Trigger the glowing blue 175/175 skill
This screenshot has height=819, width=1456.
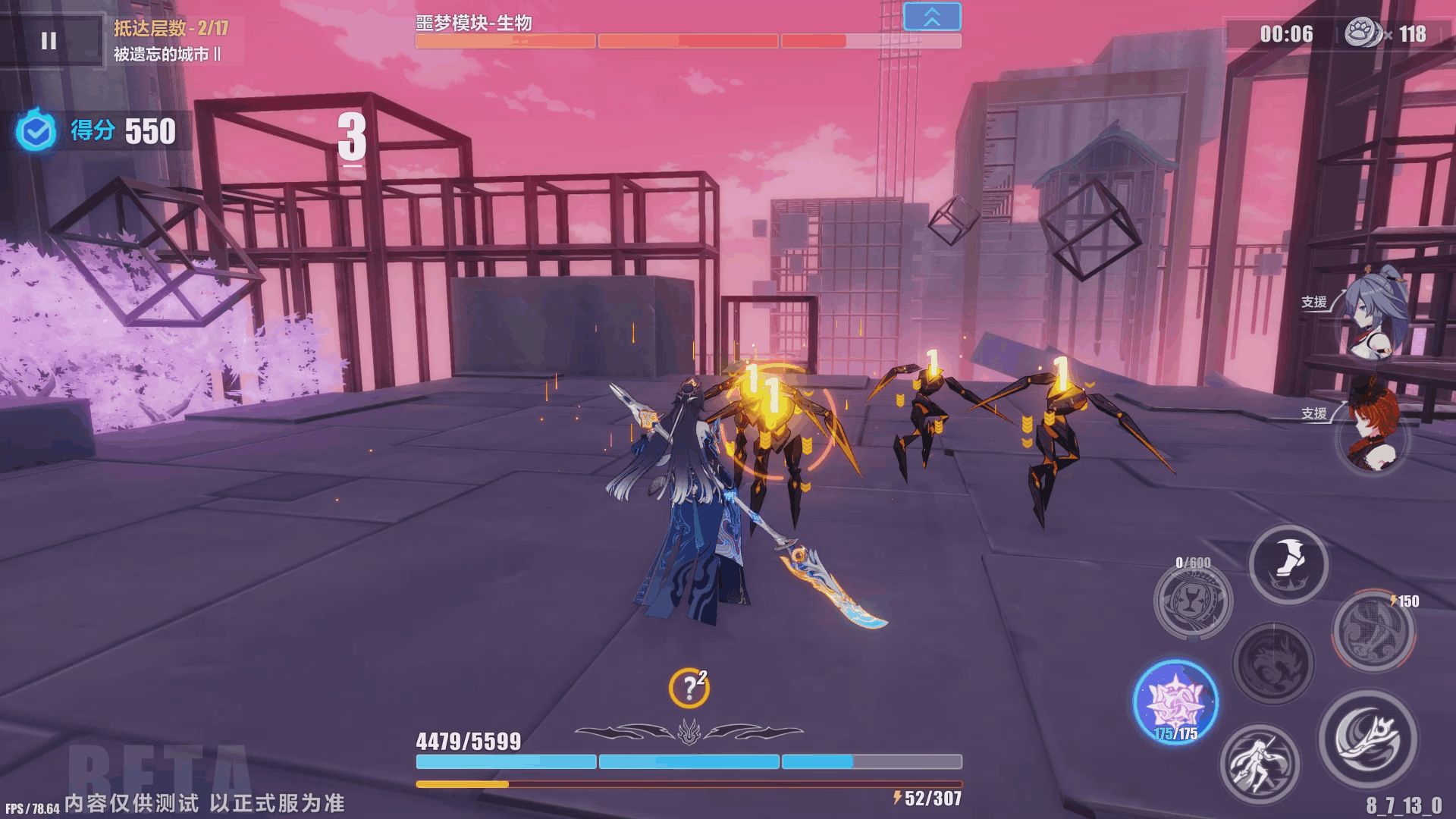(1175, 702)
